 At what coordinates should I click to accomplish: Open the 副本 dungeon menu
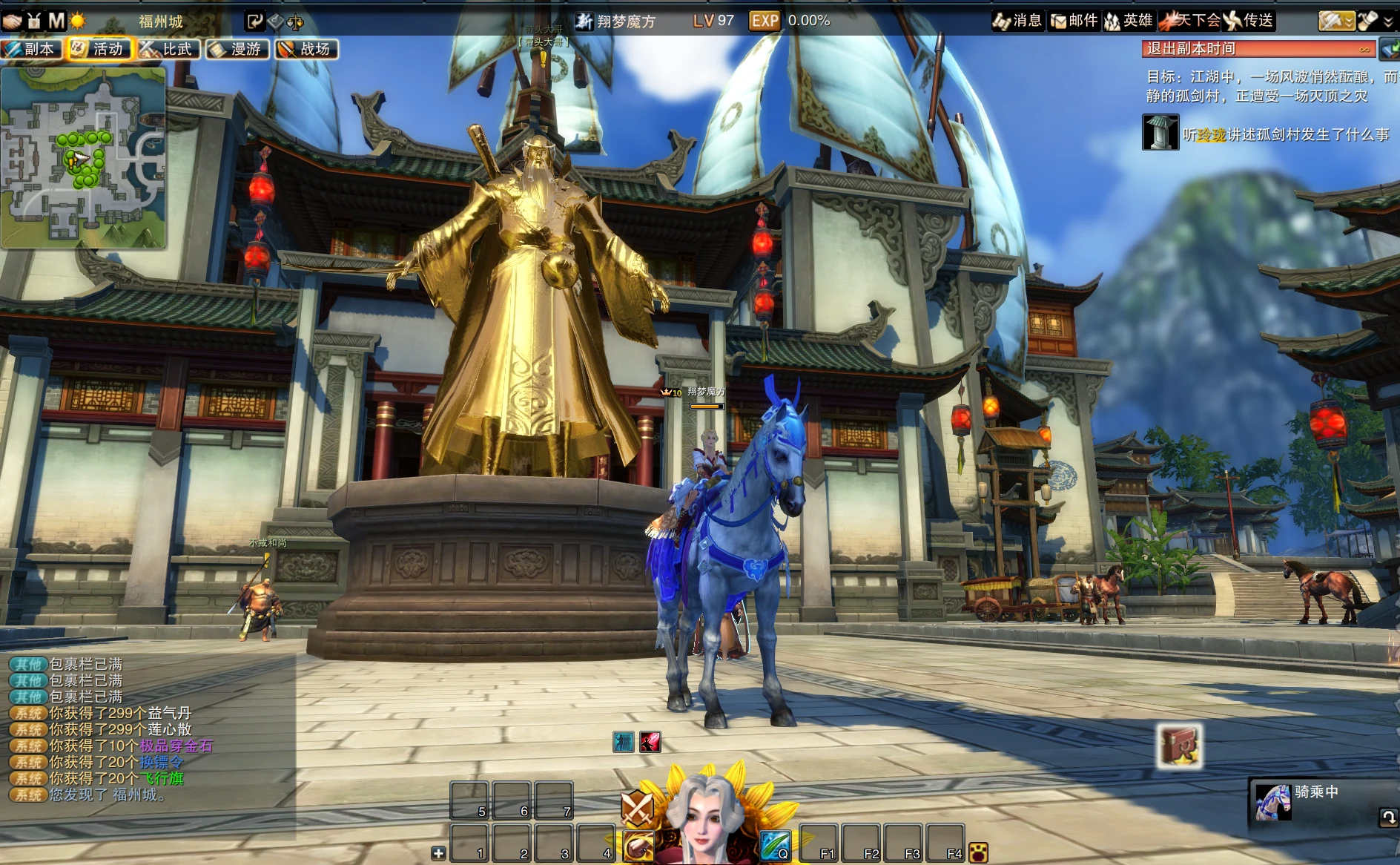pyautogui.click(x=30, y=49)
